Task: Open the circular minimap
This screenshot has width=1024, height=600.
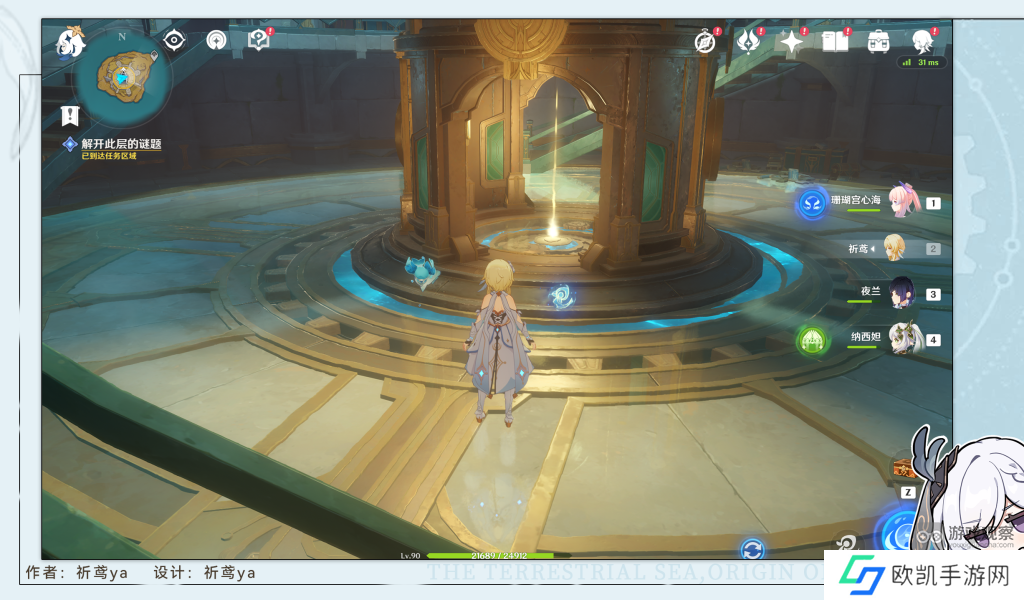Action: pos(123,75)
